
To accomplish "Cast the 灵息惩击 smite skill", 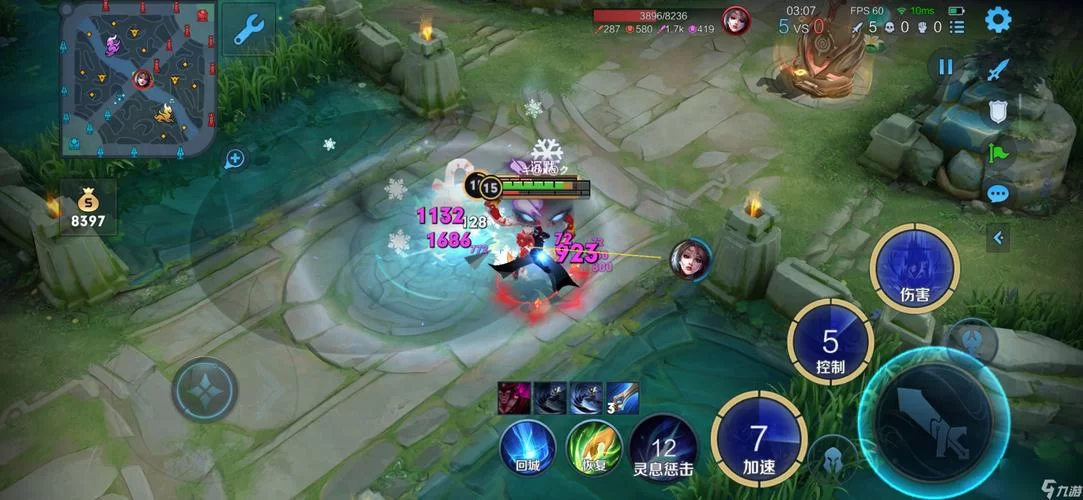I will tap(663, 448).
